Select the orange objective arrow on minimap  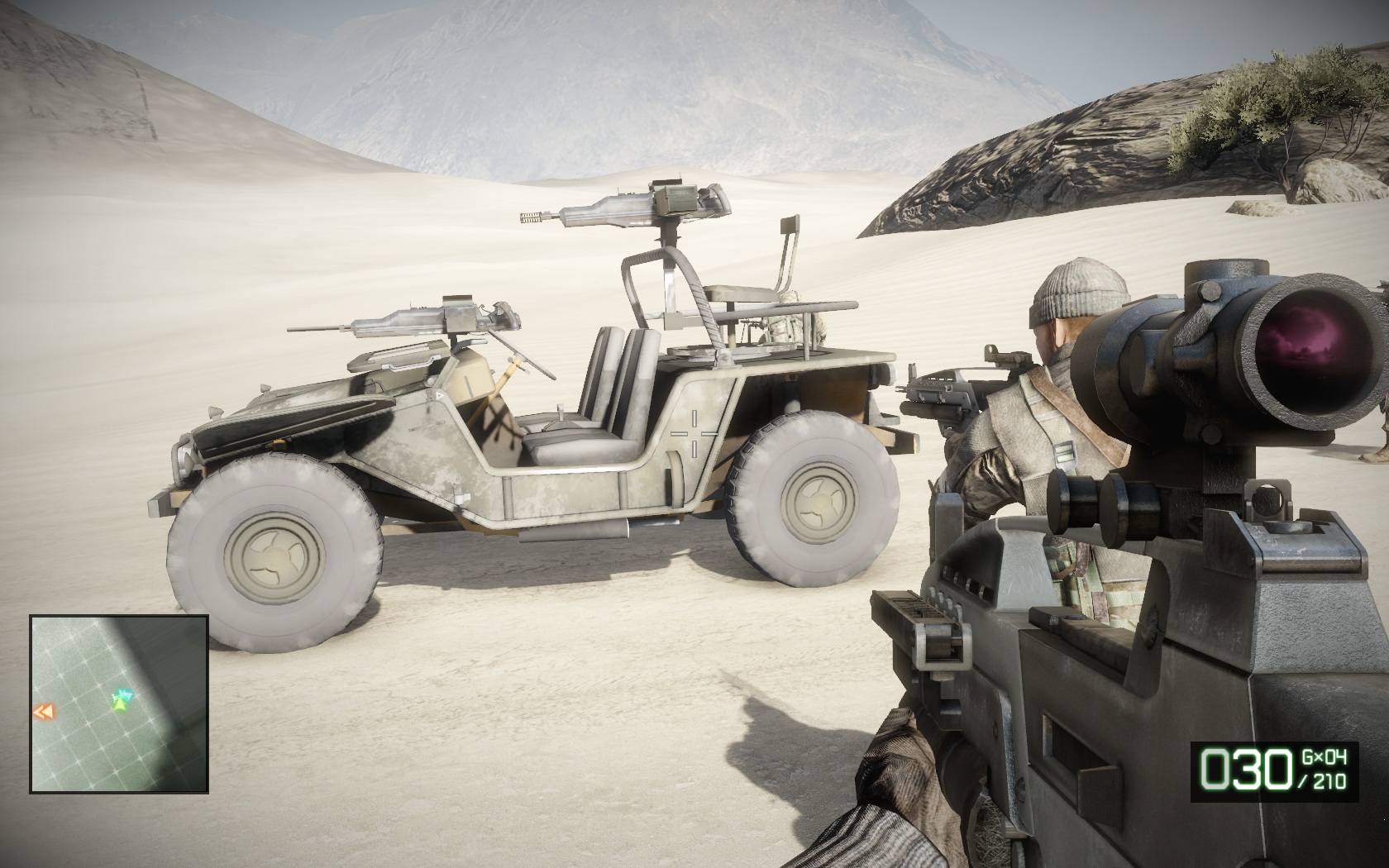[x=44, y=712]
